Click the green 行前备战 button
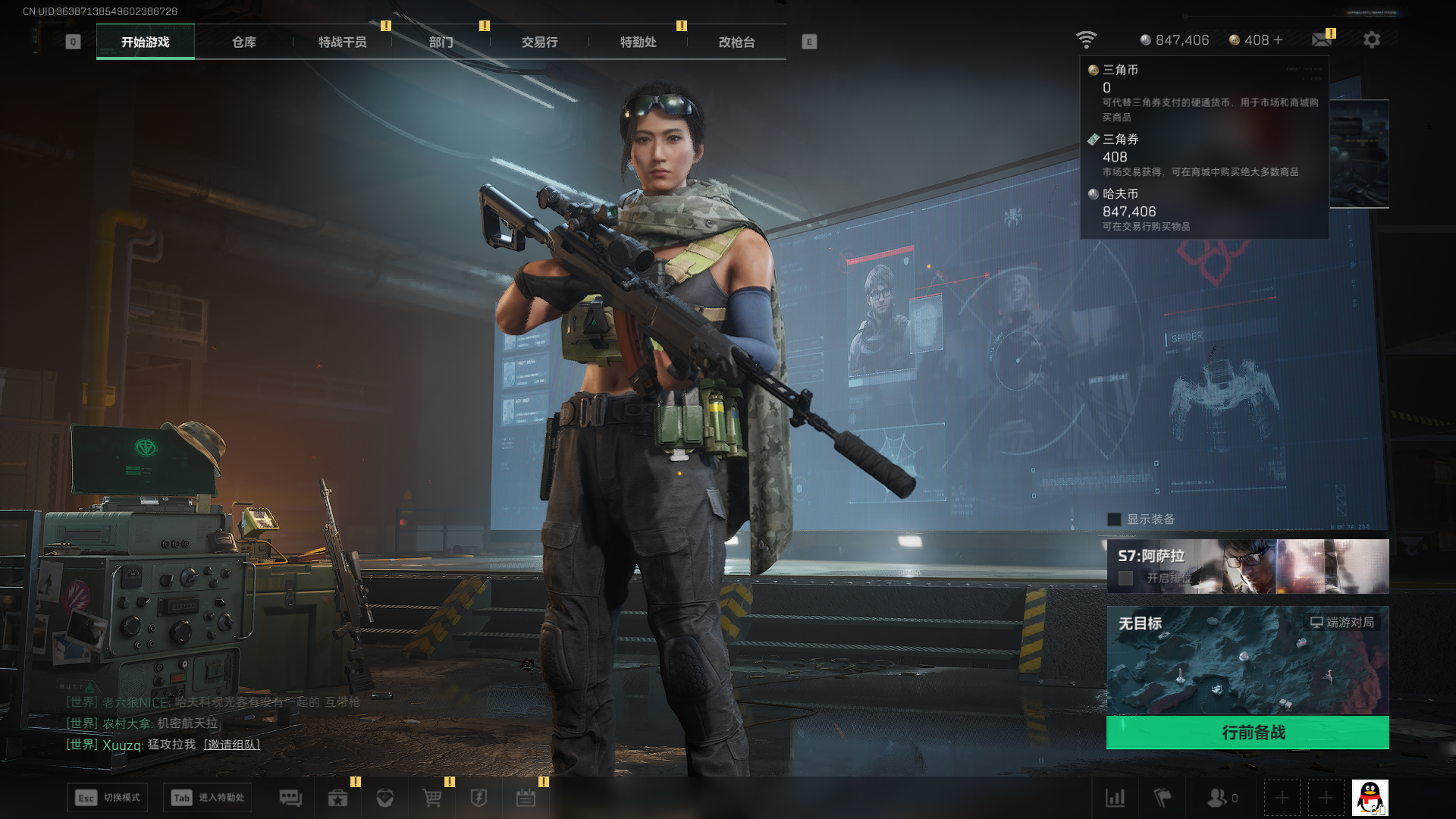1456x819 pixels. tap(1247, 733)
